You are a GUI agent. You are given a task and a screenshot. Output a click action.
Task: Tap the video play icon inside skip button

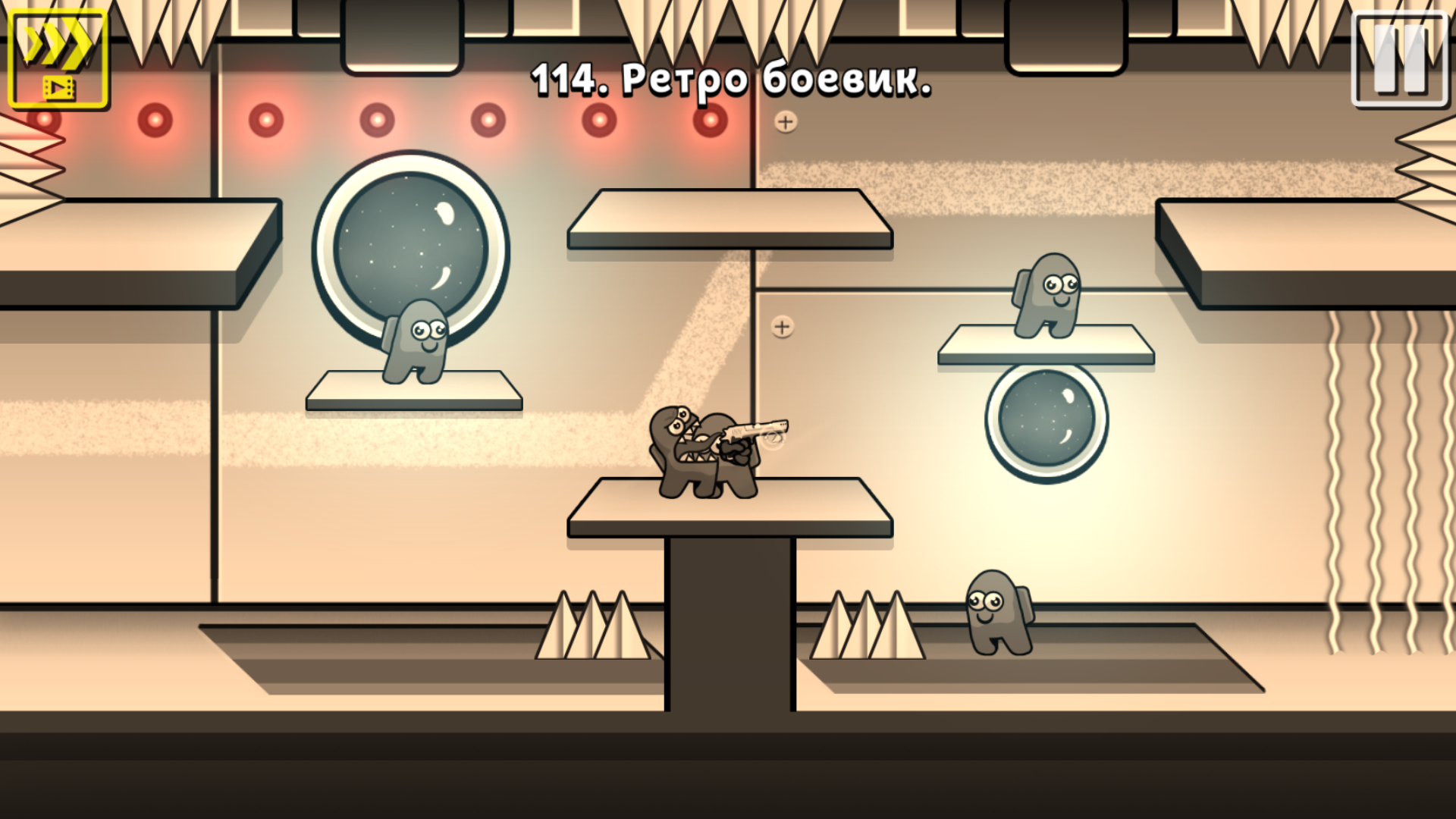[x=61, y=86]
